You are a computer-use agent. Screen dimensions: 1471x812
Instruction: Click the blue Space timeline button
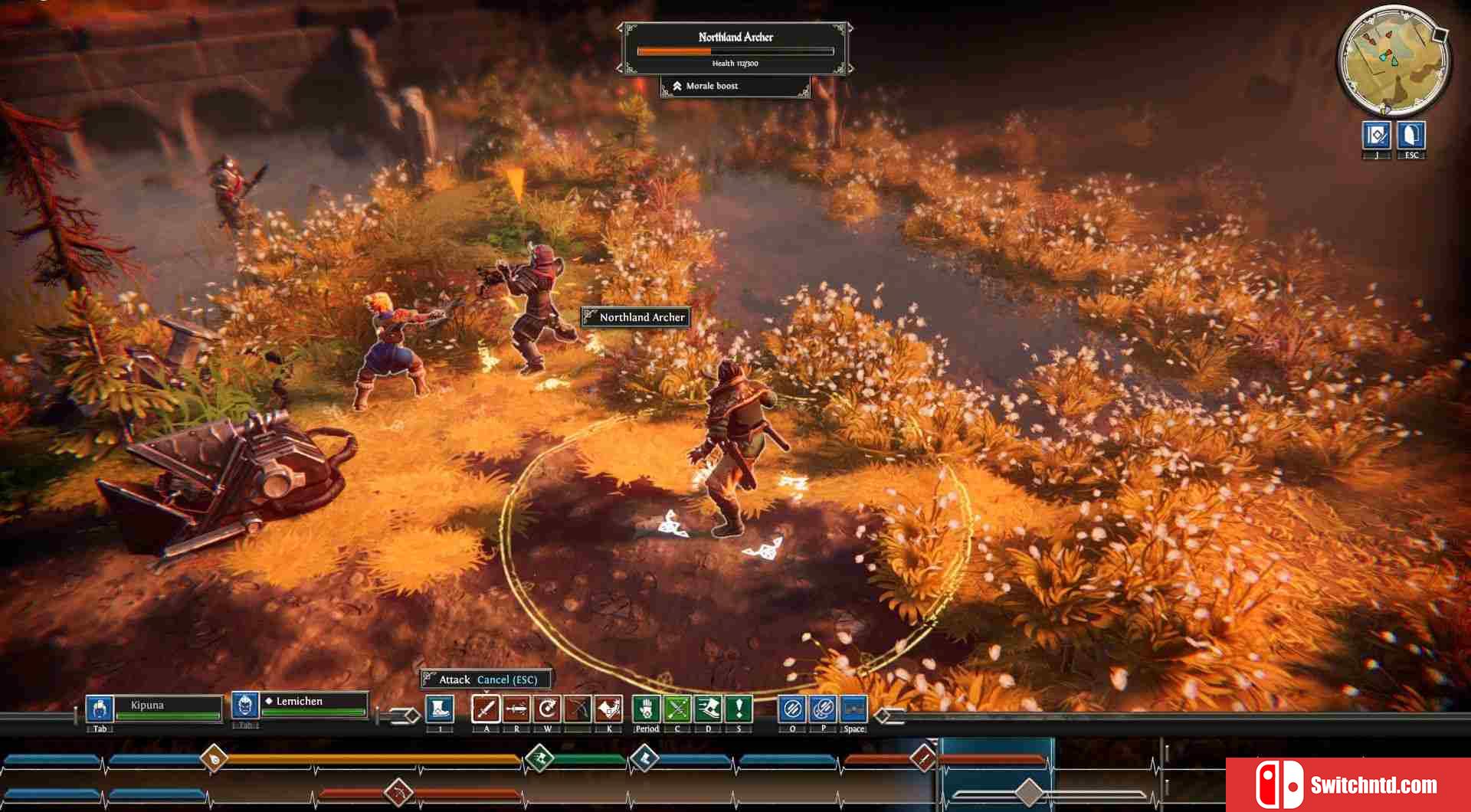[x=853, y=709]
